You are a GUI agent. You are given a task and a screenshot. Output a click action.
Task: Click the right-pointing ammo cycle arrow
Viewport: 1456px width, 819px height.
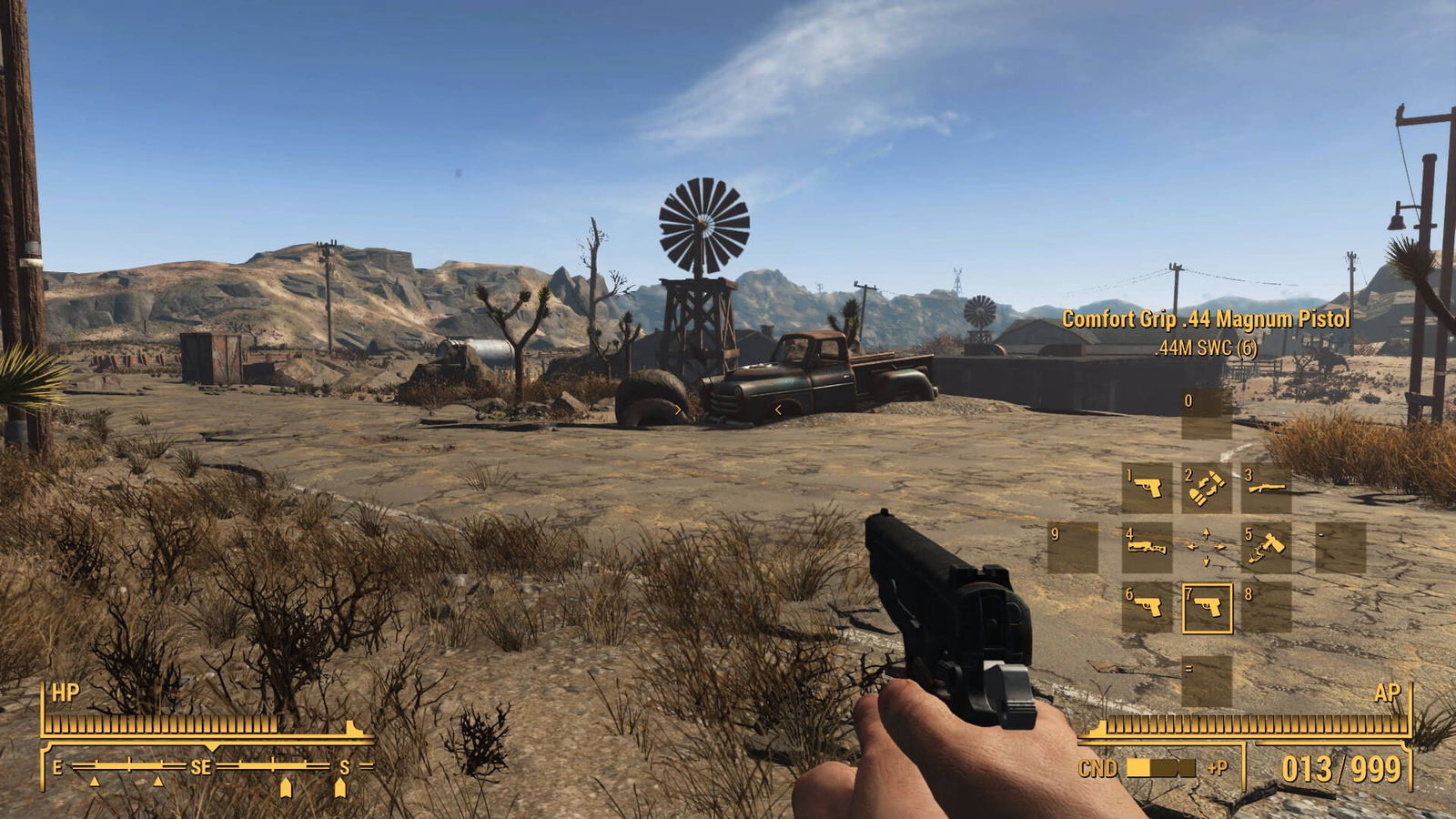[1219, 546]
